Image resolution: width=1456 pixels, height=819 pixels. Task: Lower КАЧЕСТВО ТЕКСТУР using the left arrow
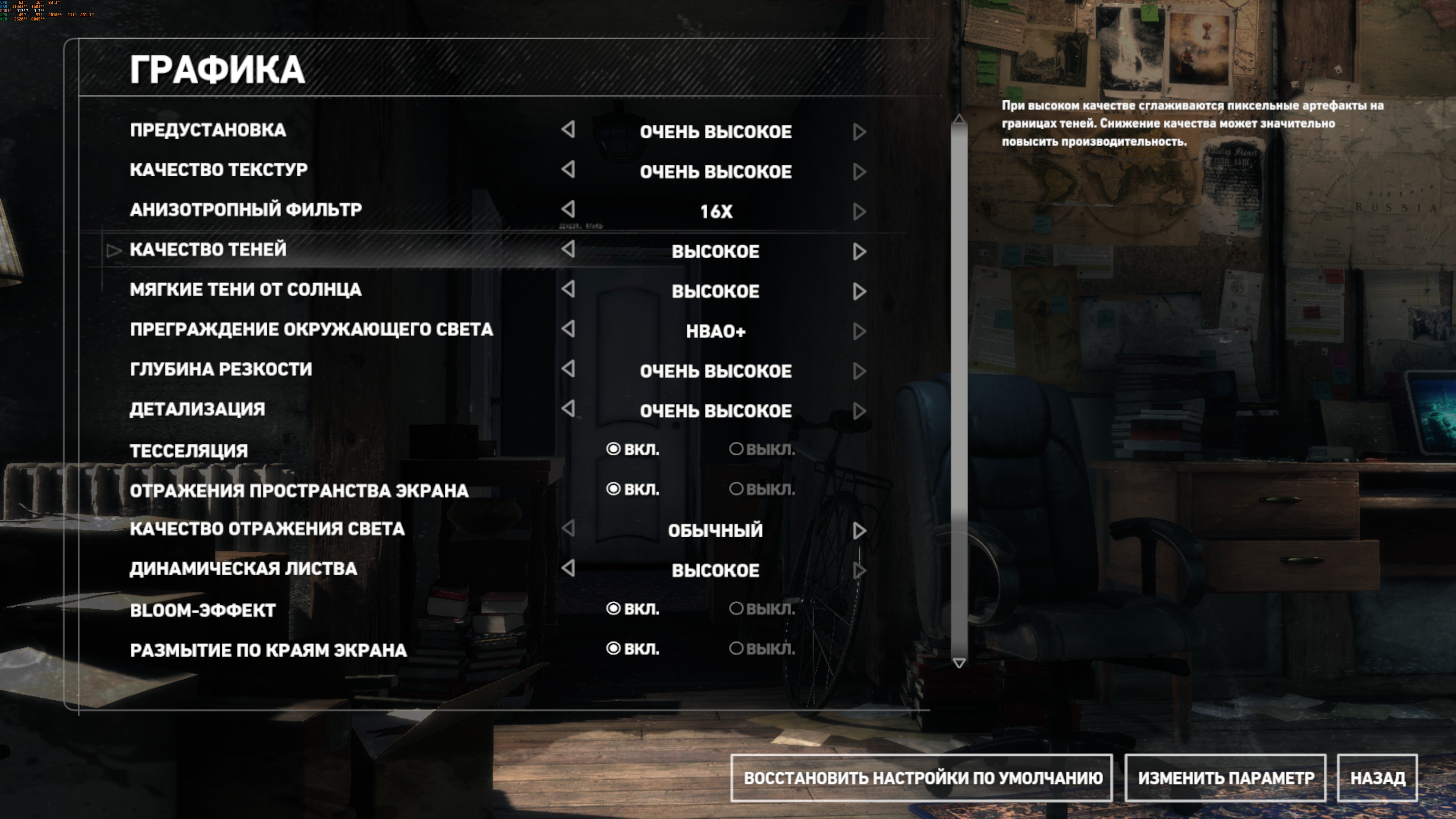click(x=569, y=169)
